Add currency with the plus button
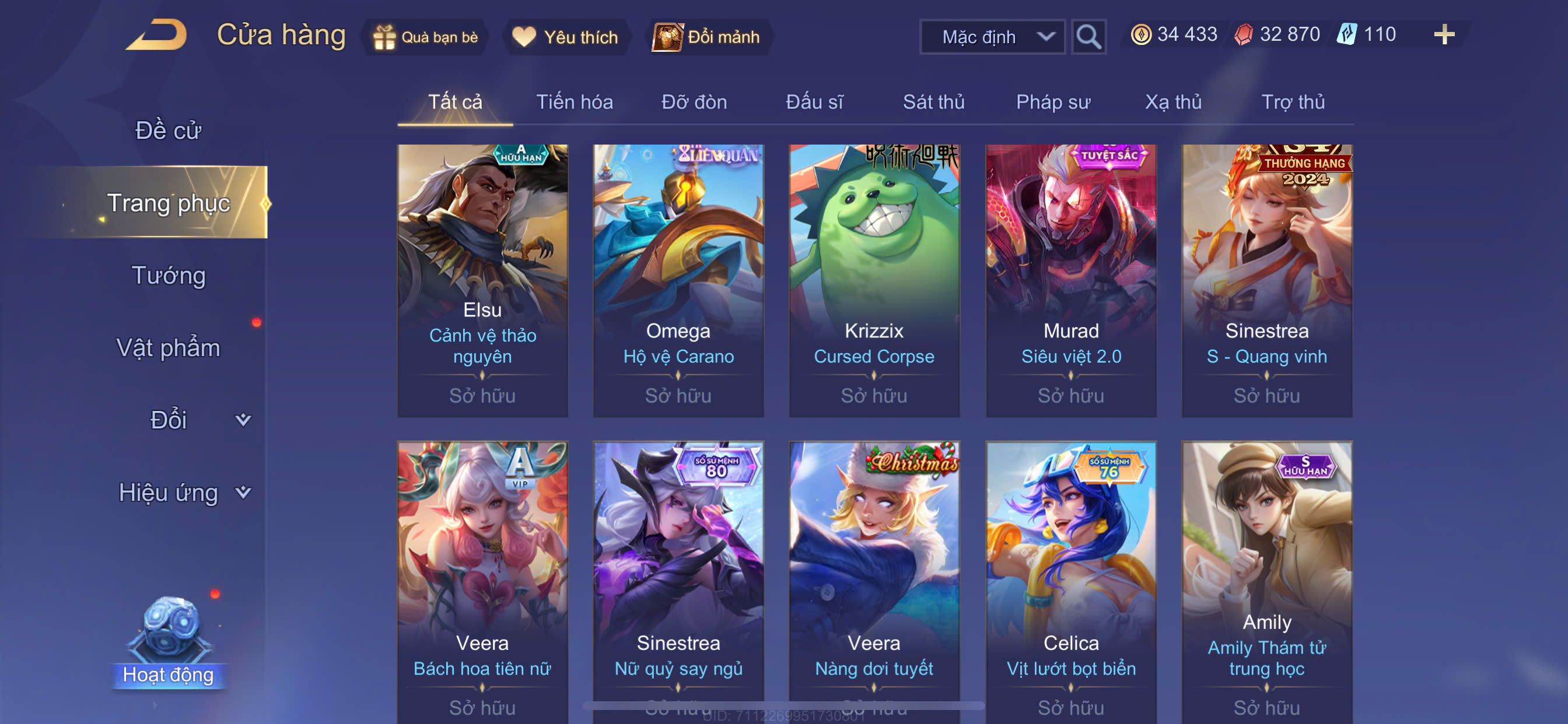Screen dimensions: 1568x724 click(1444, 34)
